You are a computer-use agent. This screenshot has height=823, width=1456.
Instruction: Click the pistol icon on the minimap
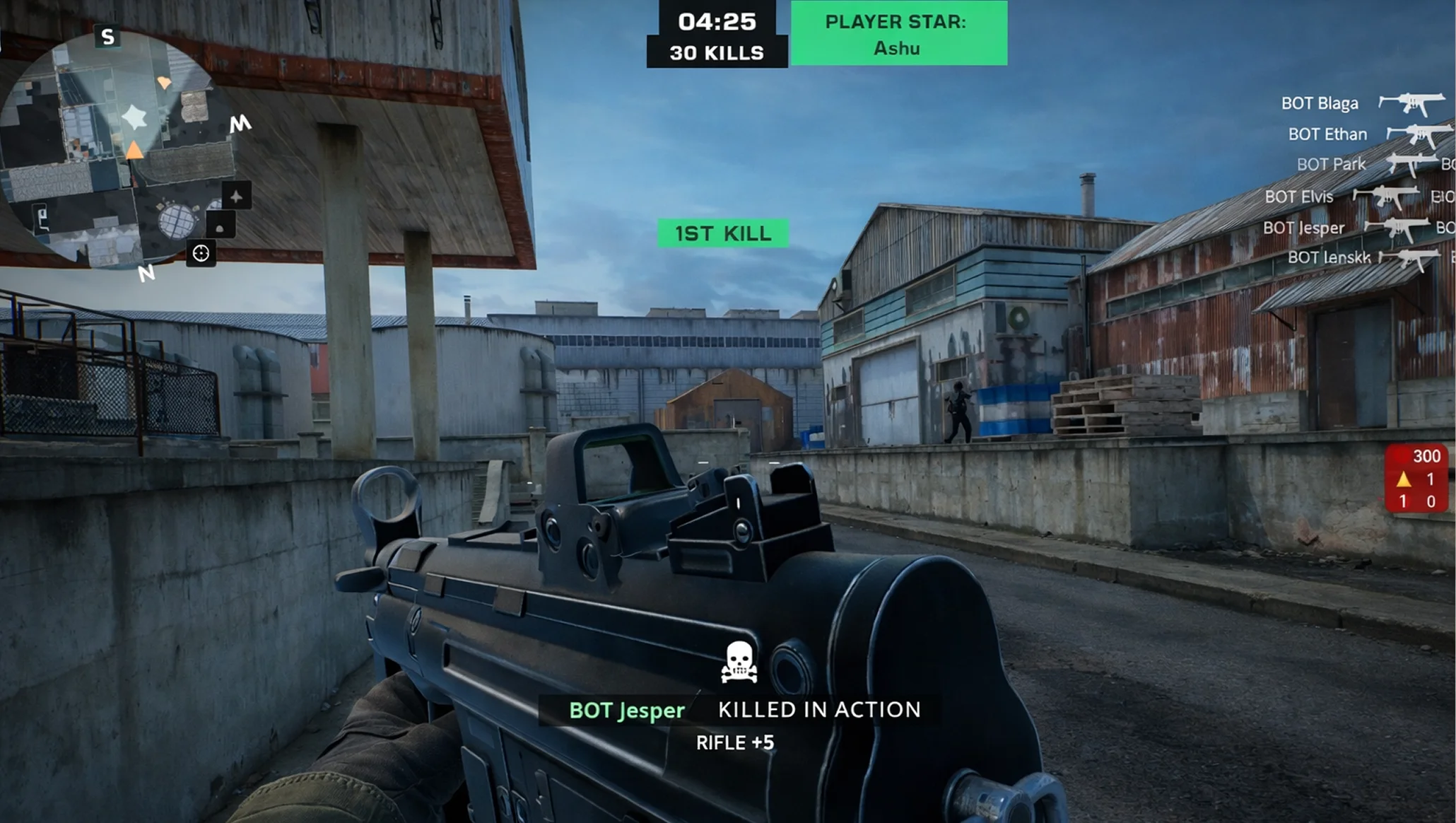(x=43, y=217)
